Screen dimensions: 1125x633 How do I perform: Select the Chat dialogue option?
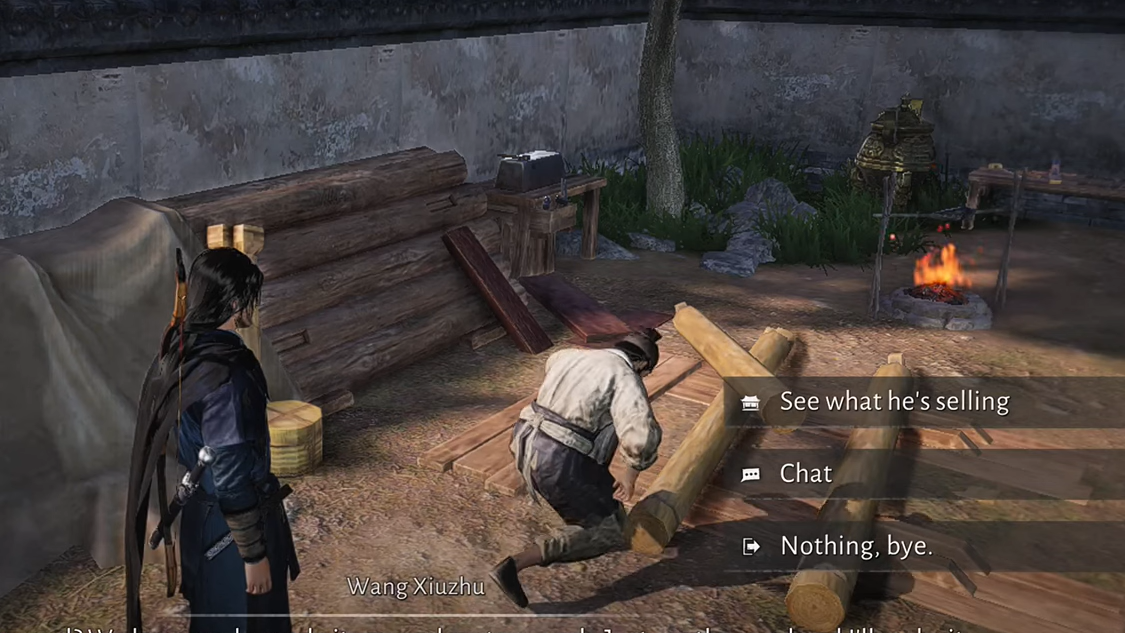click(806, 474)
